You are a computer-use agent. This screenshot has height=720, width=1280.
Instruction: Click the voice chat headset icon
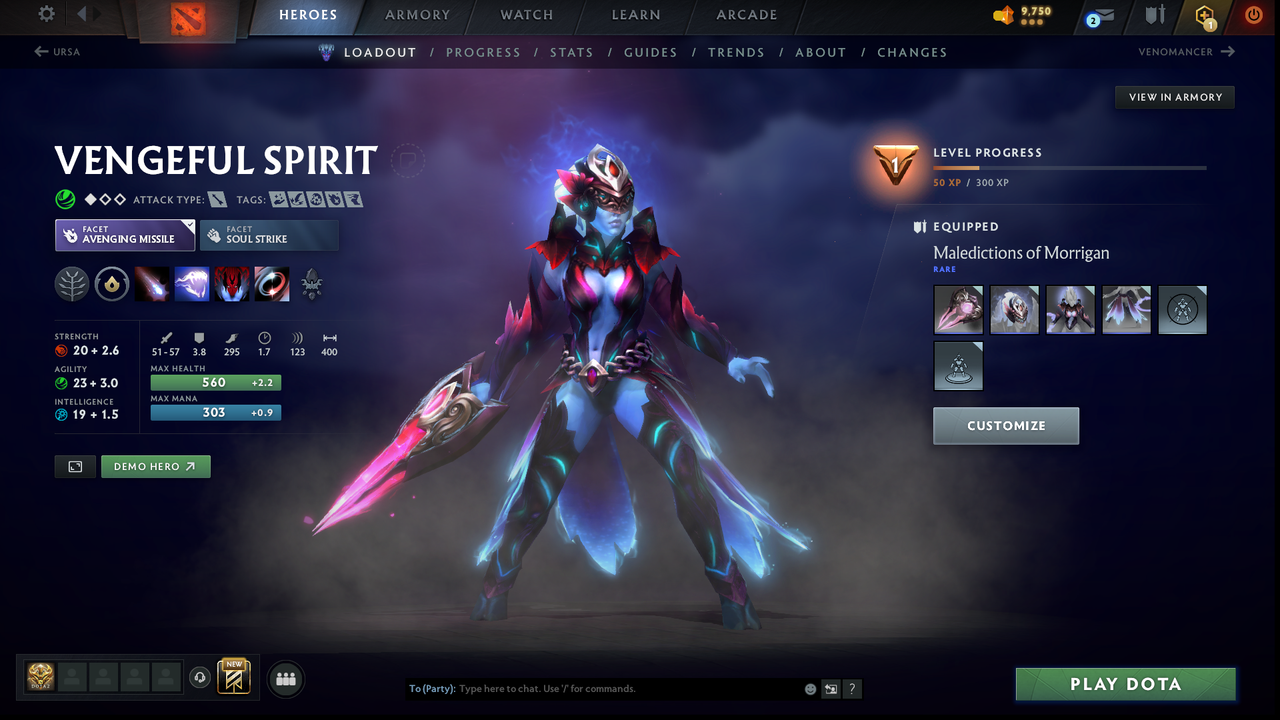202,678
